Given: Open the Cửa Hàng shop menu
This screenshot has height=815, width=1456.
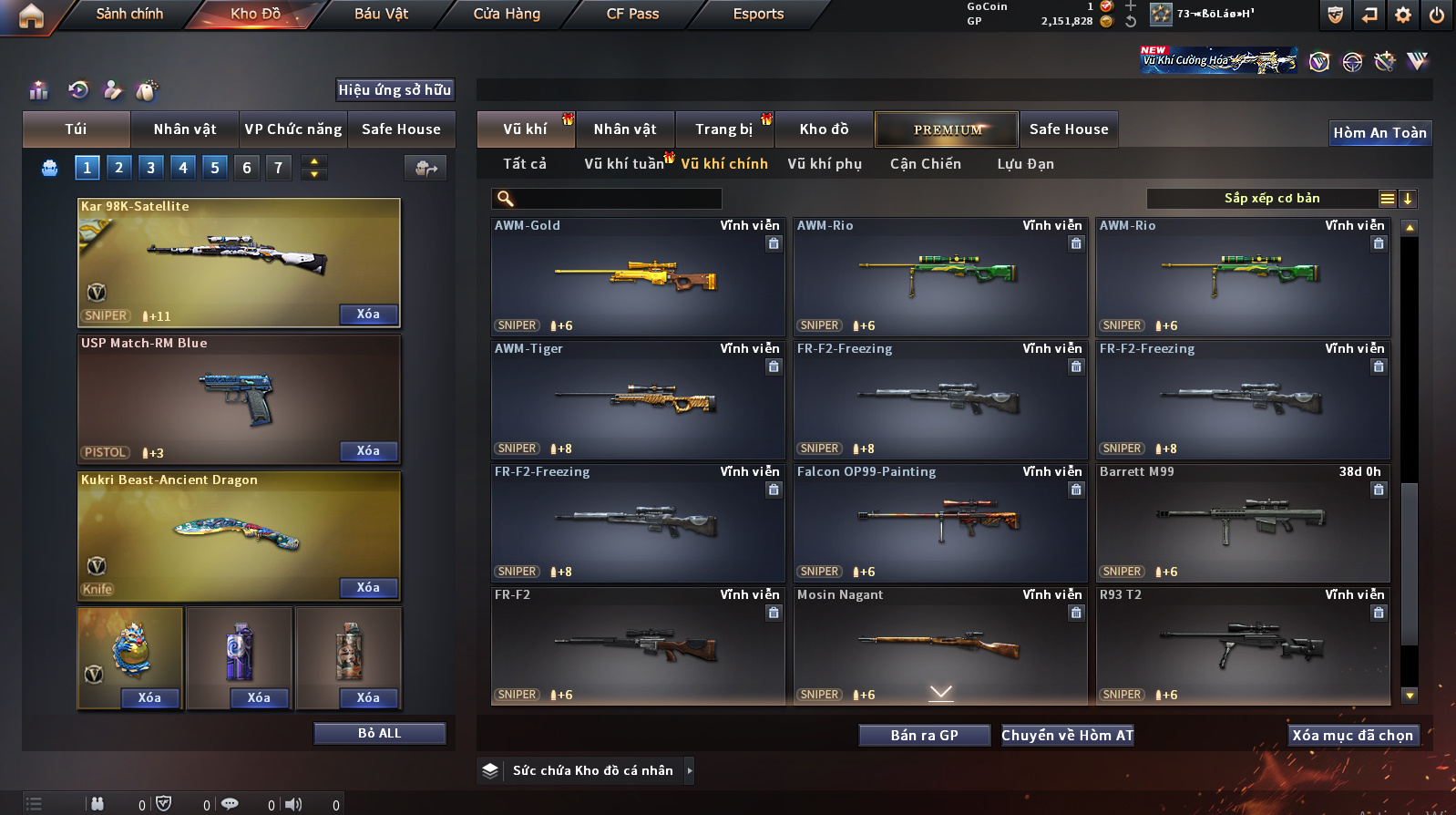Looking at the screenshot, I should tap(507, 14).
